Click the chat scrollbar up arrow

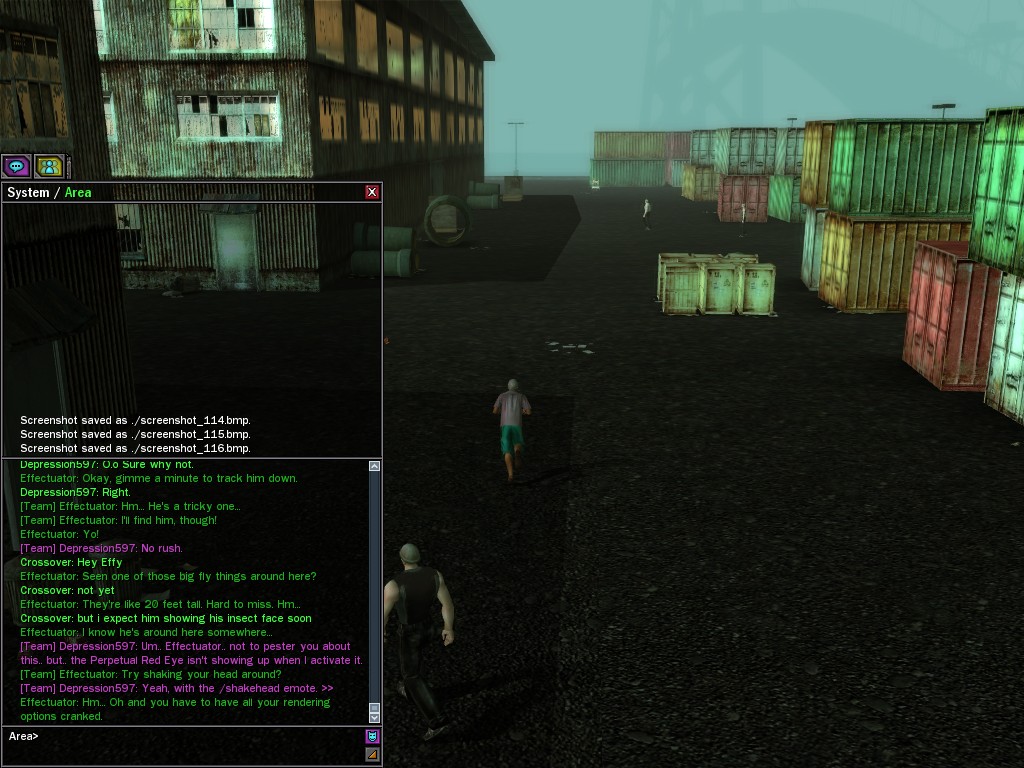tap(375, 466)
